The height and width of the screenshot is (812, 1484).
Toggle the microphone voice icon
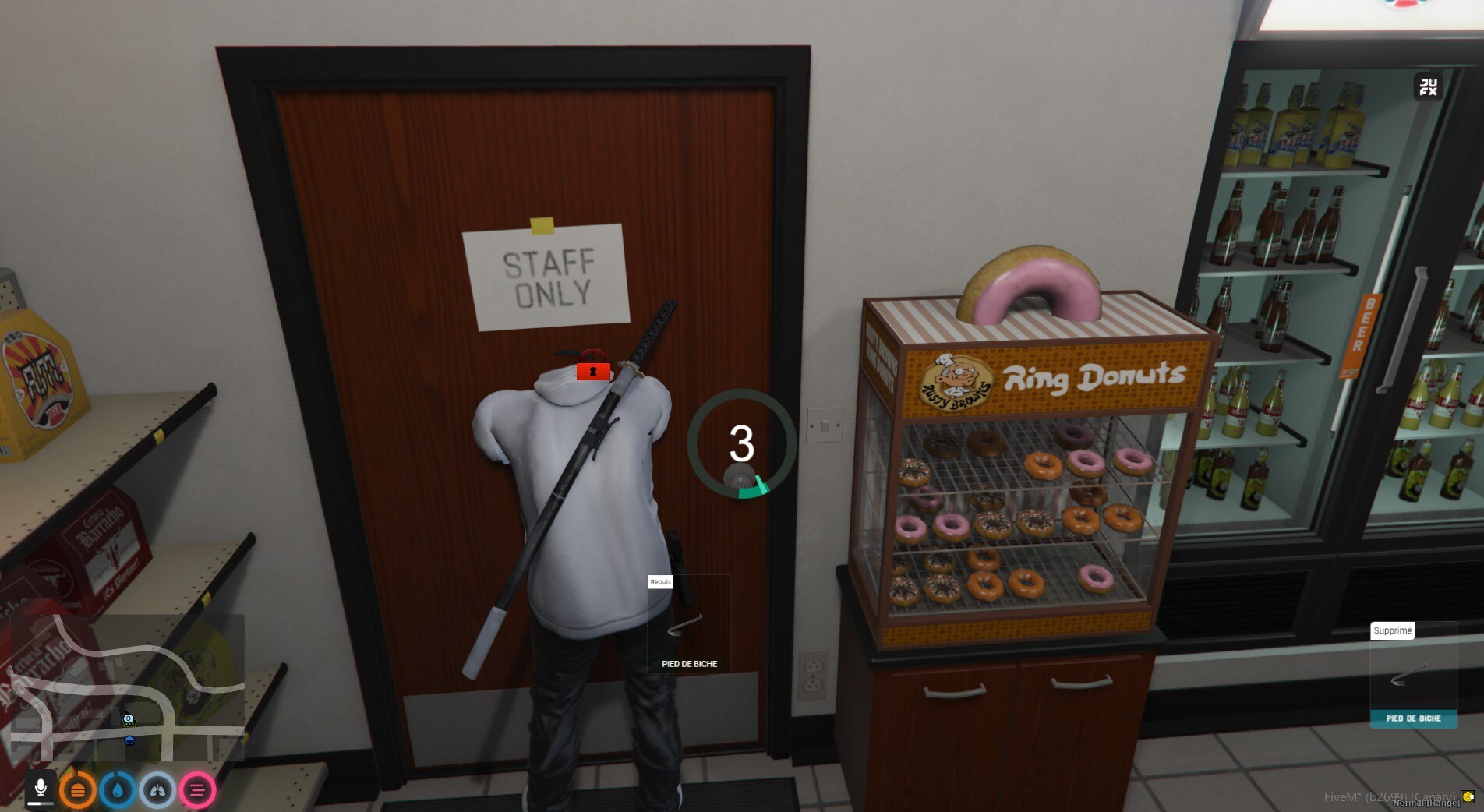click(x=41, y=789)
